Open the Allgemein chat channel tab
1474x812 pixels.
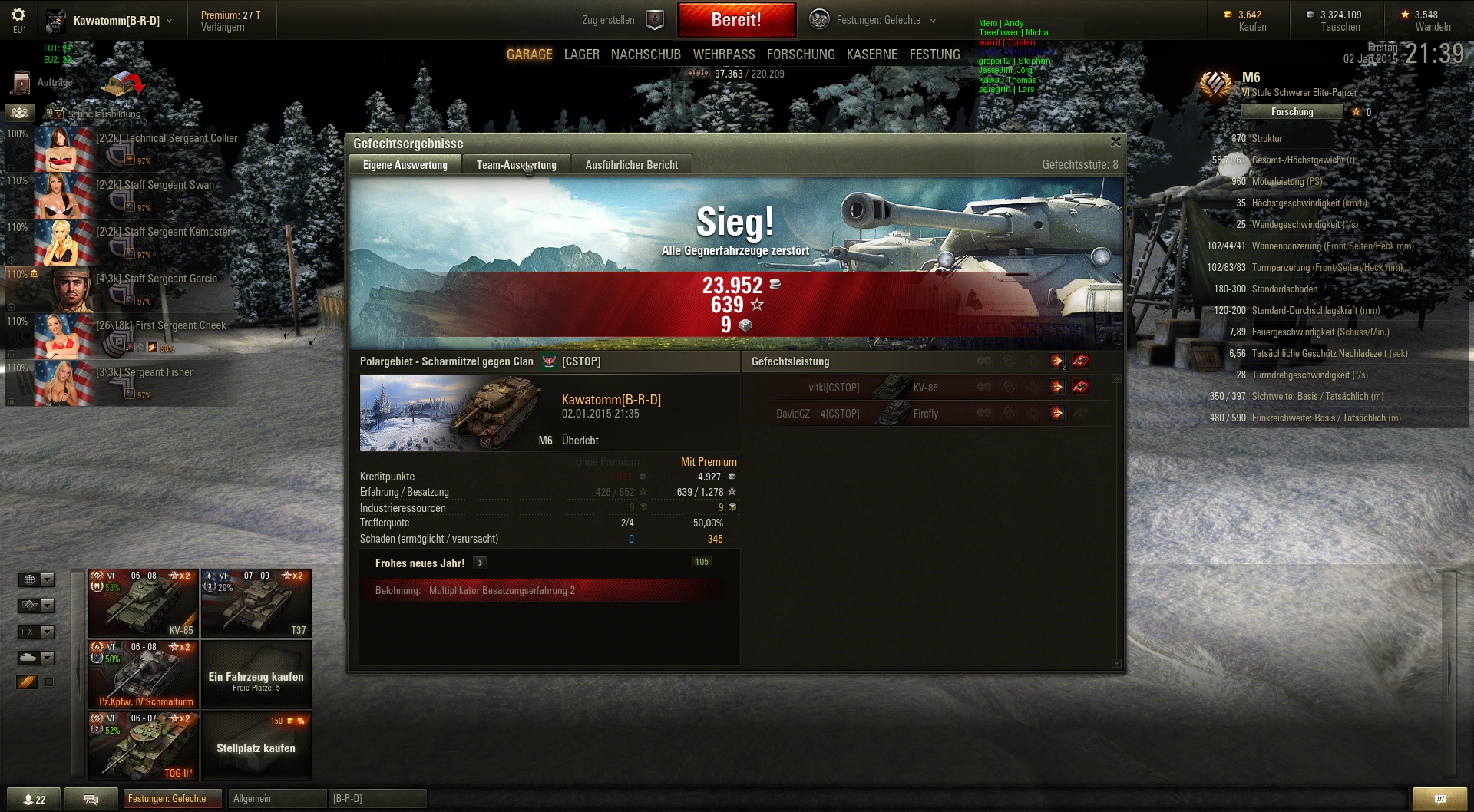tap(276, 799)
